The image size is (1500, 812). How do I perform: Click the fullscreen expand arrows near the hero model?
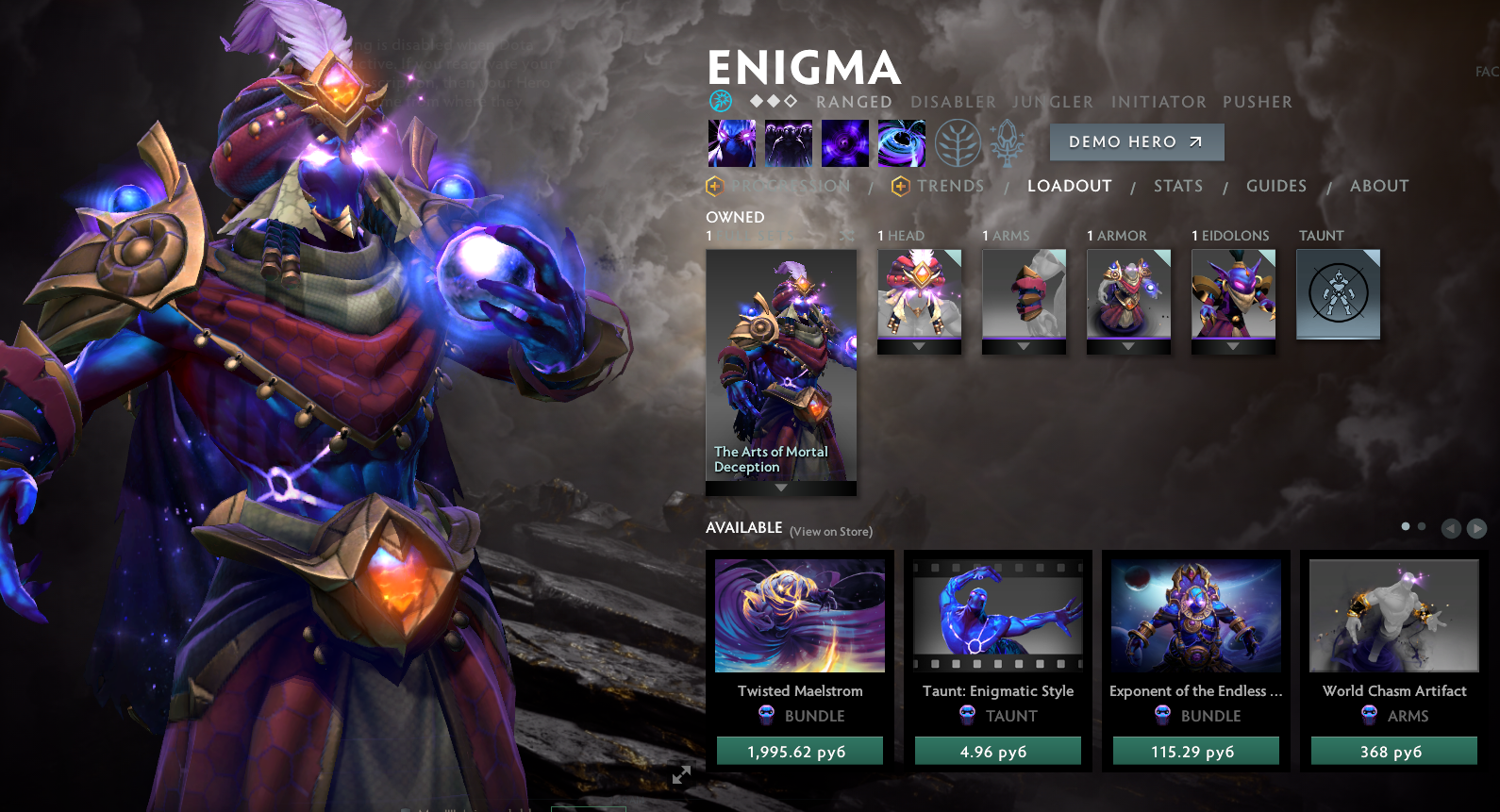[x=681, y=775]
